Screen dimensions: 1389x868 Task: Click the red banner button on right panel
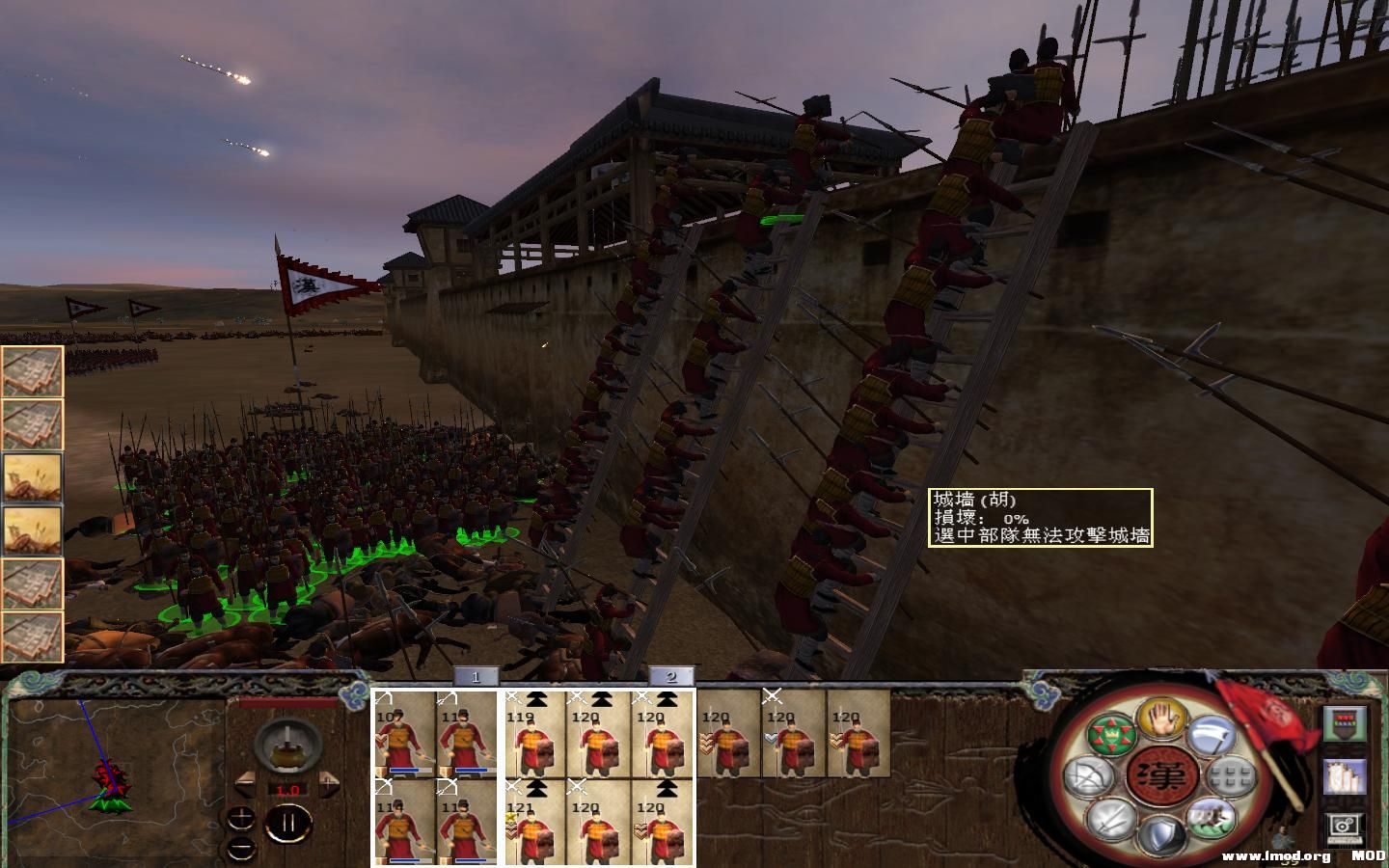(1344, 724)
